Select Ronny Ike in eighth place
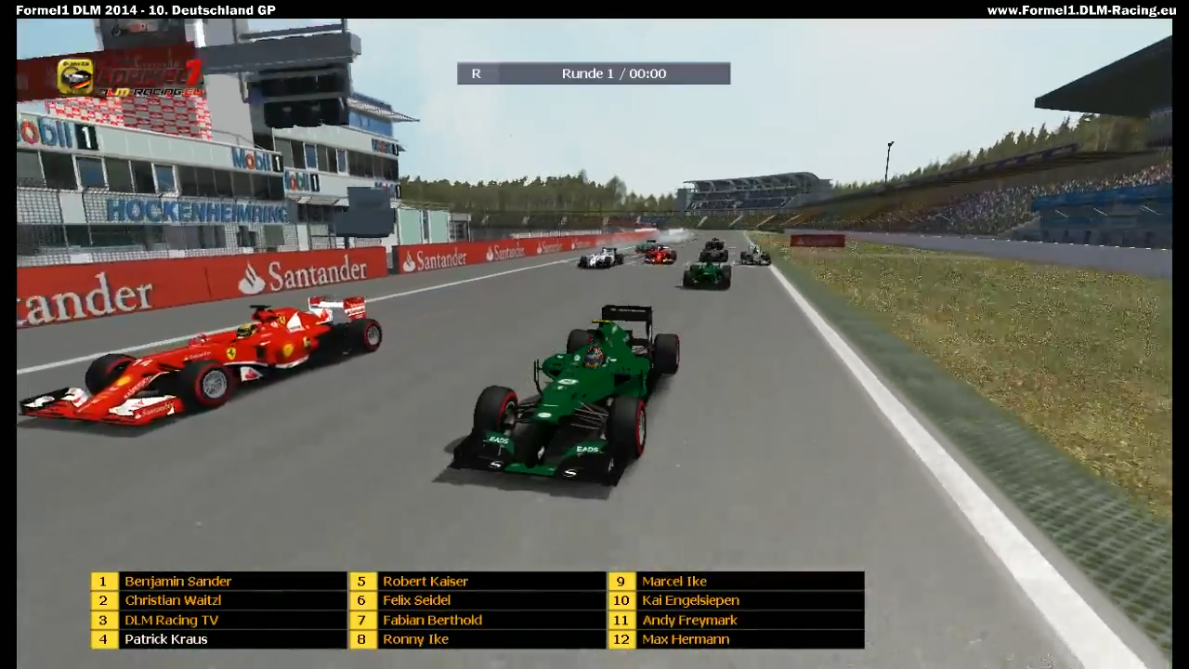The image size is (1189, 669). pos(416,639)
